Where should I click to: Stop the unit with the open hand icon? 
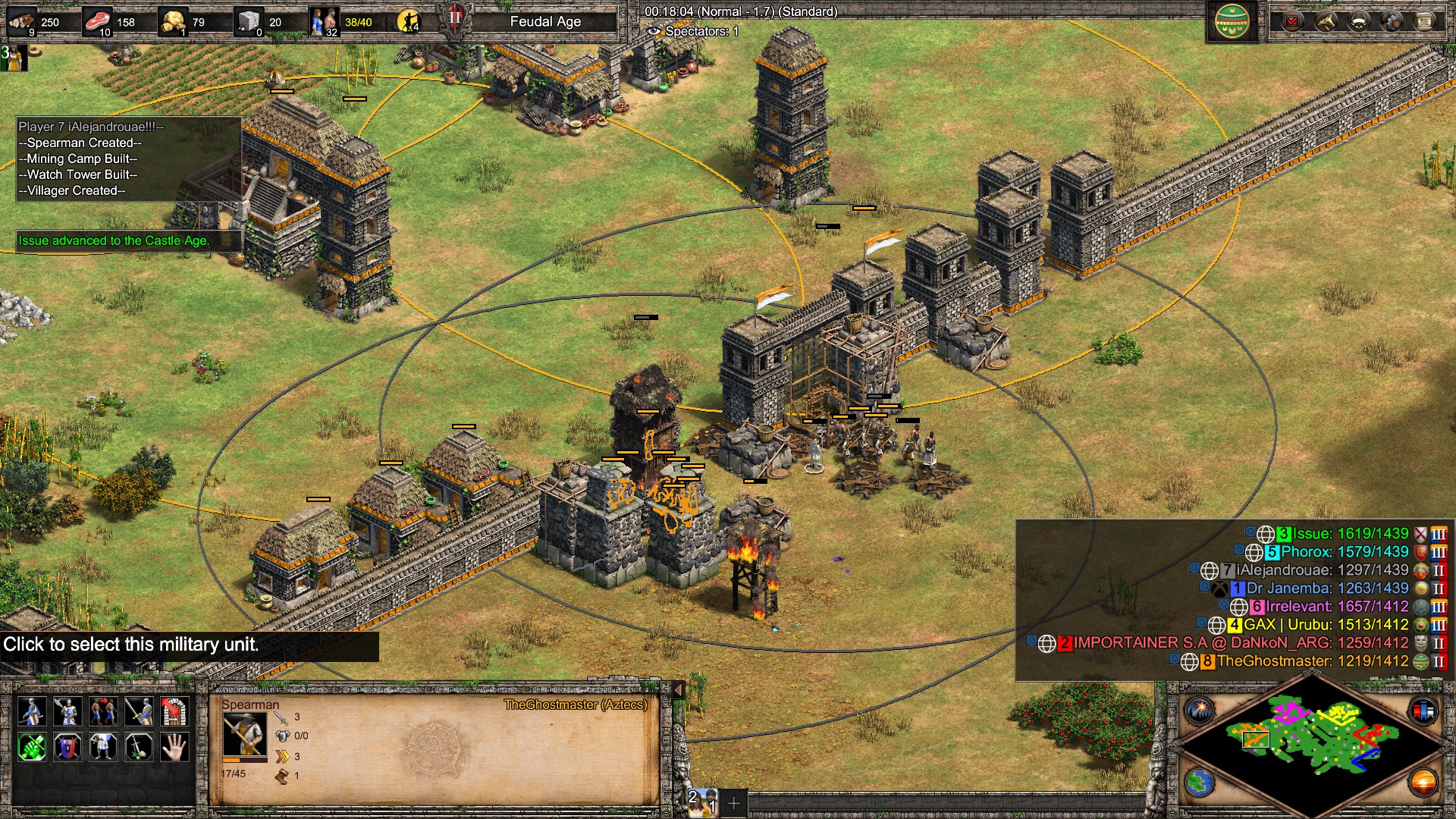pos(174,747)
